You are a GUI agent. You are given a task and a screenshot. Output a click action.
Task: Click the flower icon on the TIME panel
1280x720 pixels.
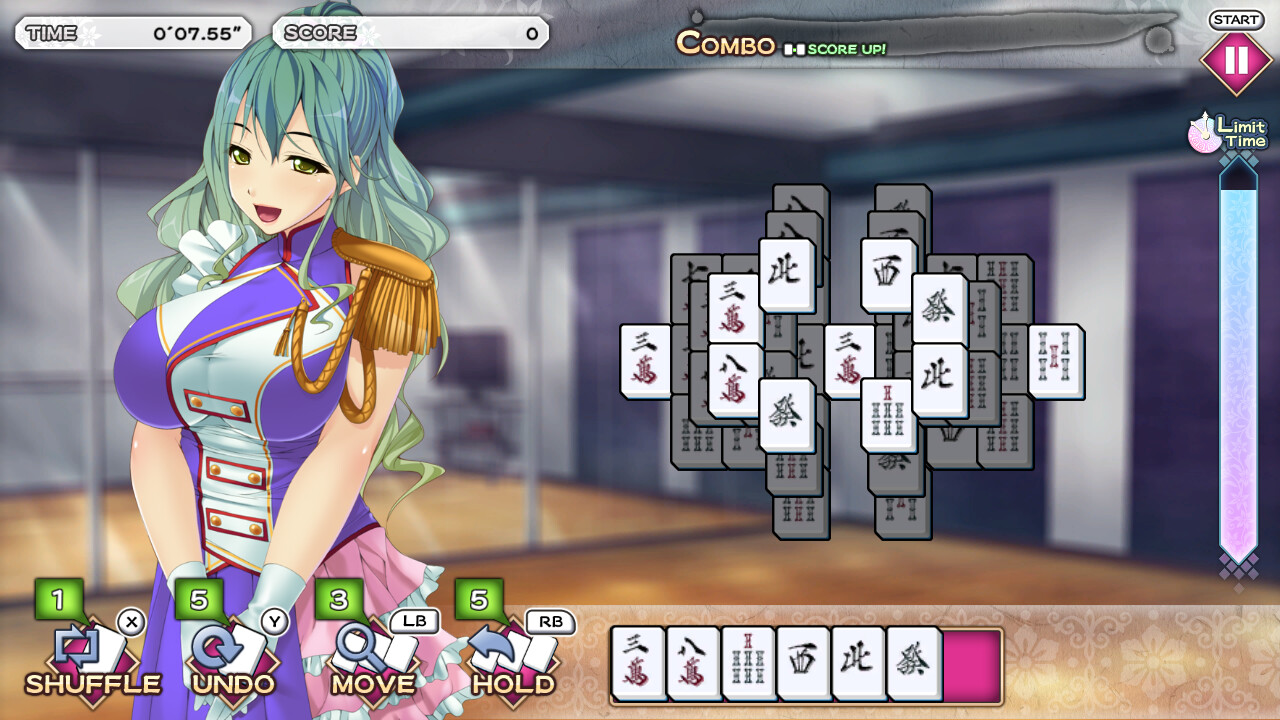(x=92, y=32)
